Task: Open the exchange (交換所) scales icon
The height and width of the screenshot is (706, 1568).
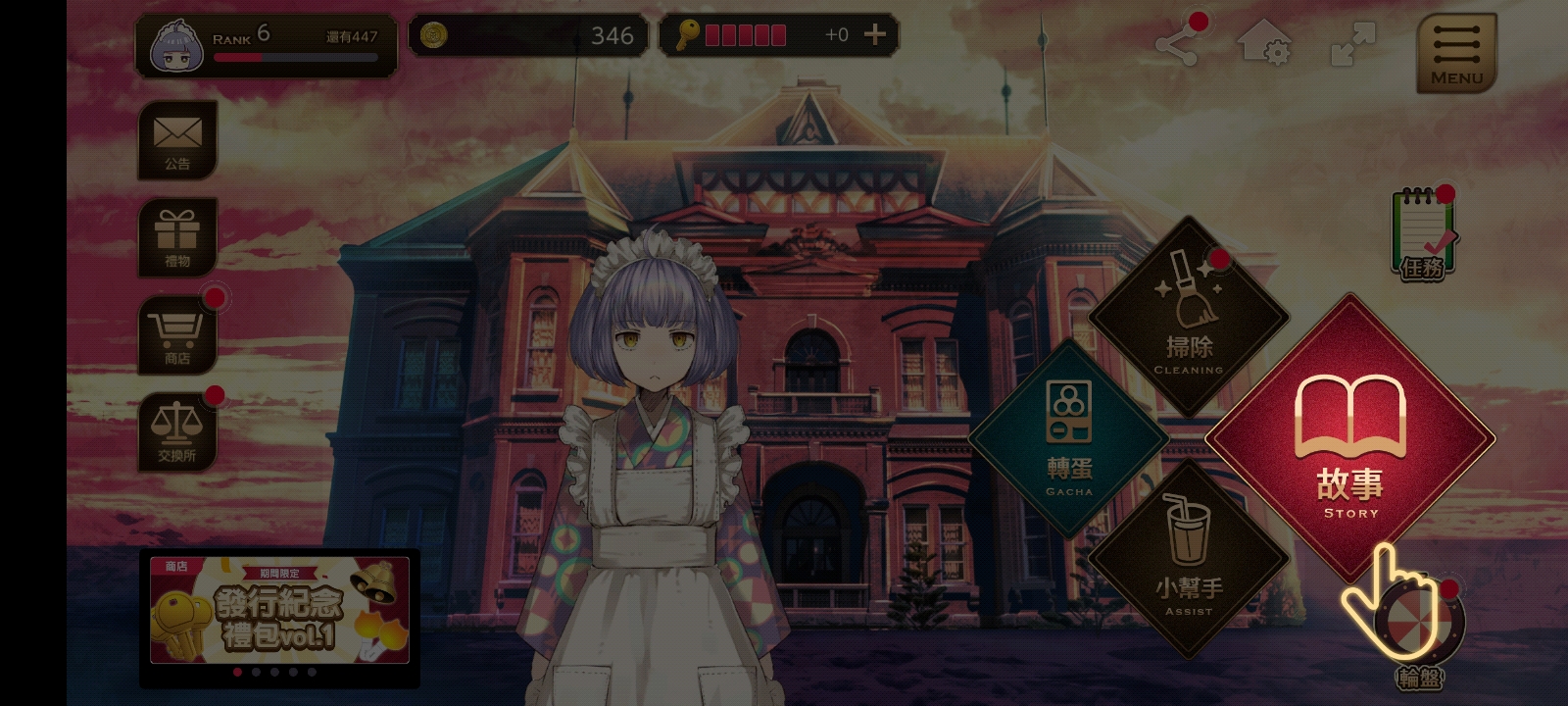Action: pyautogui.click(x=177, y=431)
